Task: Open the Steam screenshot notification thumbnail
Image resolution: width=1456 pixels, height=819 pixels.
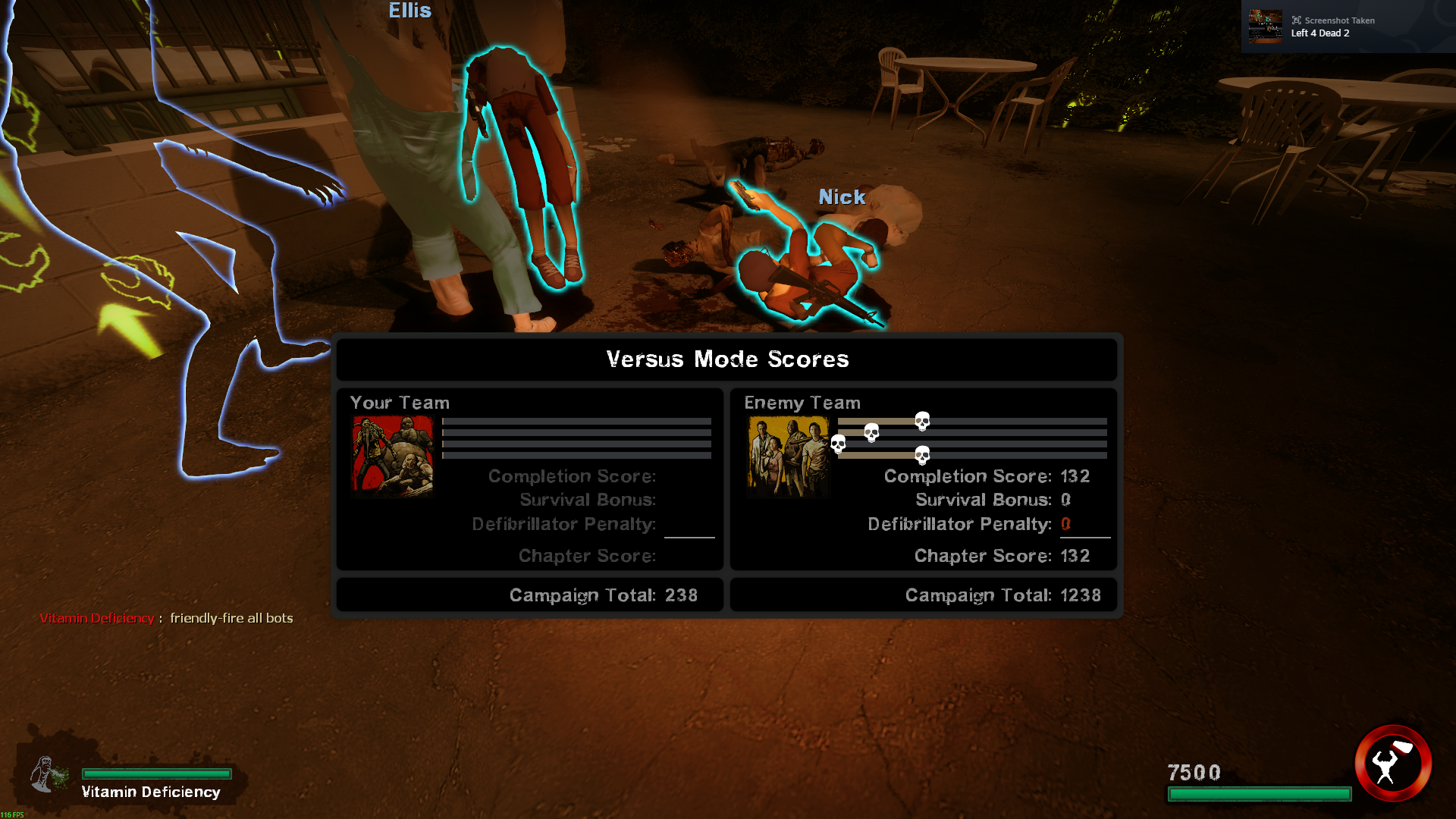Action: point(1265,27)
